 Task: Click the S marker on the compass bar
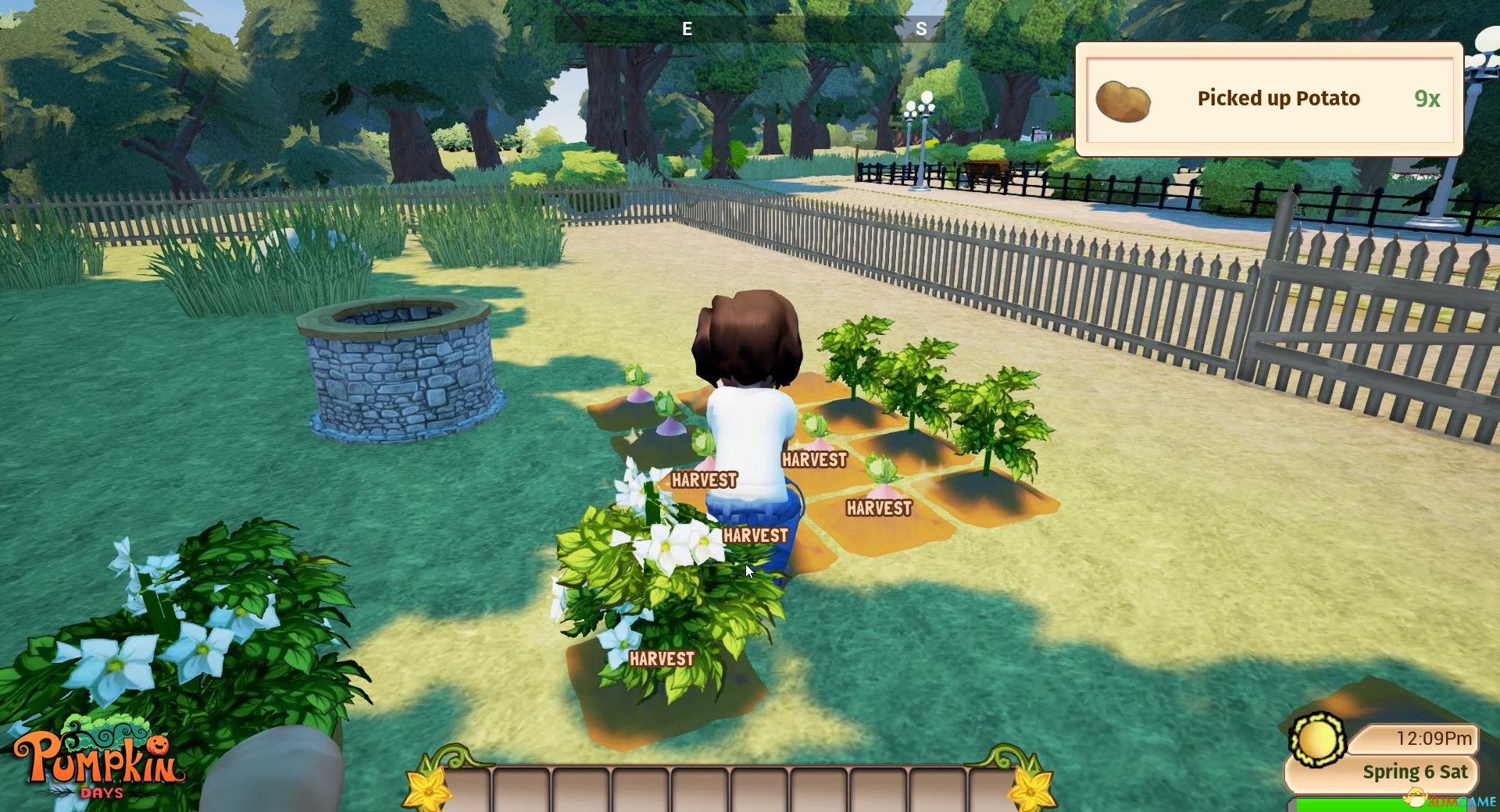921,30
